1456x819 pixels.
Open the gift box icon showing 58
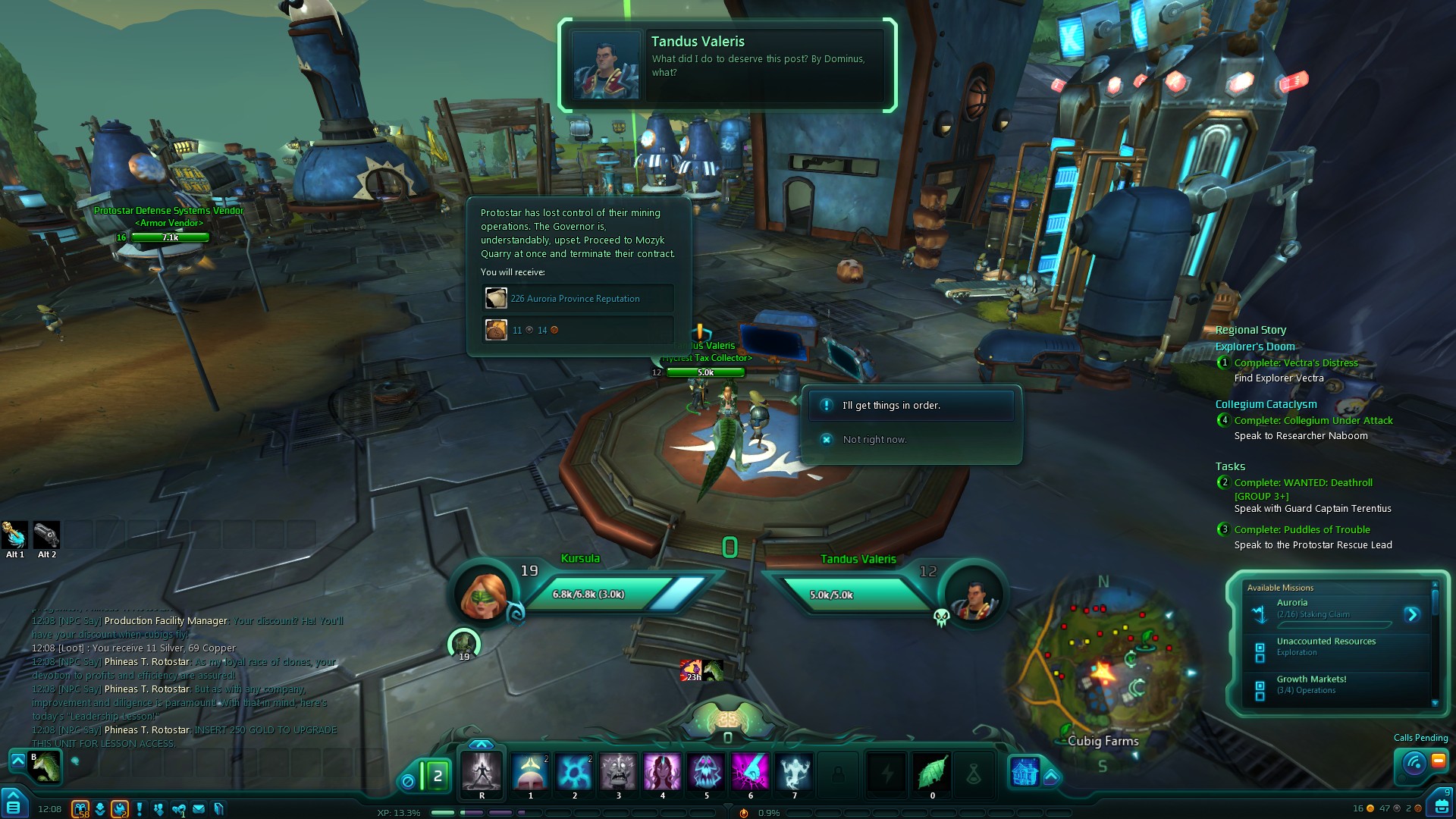coord(80,809)
